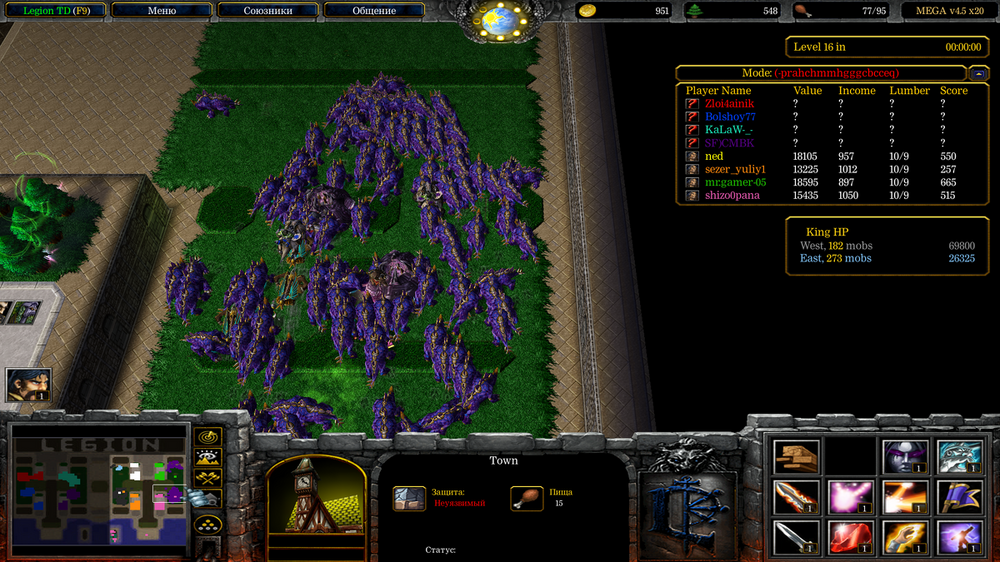The height and width of the screenshot is (562, 1000).
Task: Use the flaming sword upgrade icon
Action: click(x=796, y=497)
